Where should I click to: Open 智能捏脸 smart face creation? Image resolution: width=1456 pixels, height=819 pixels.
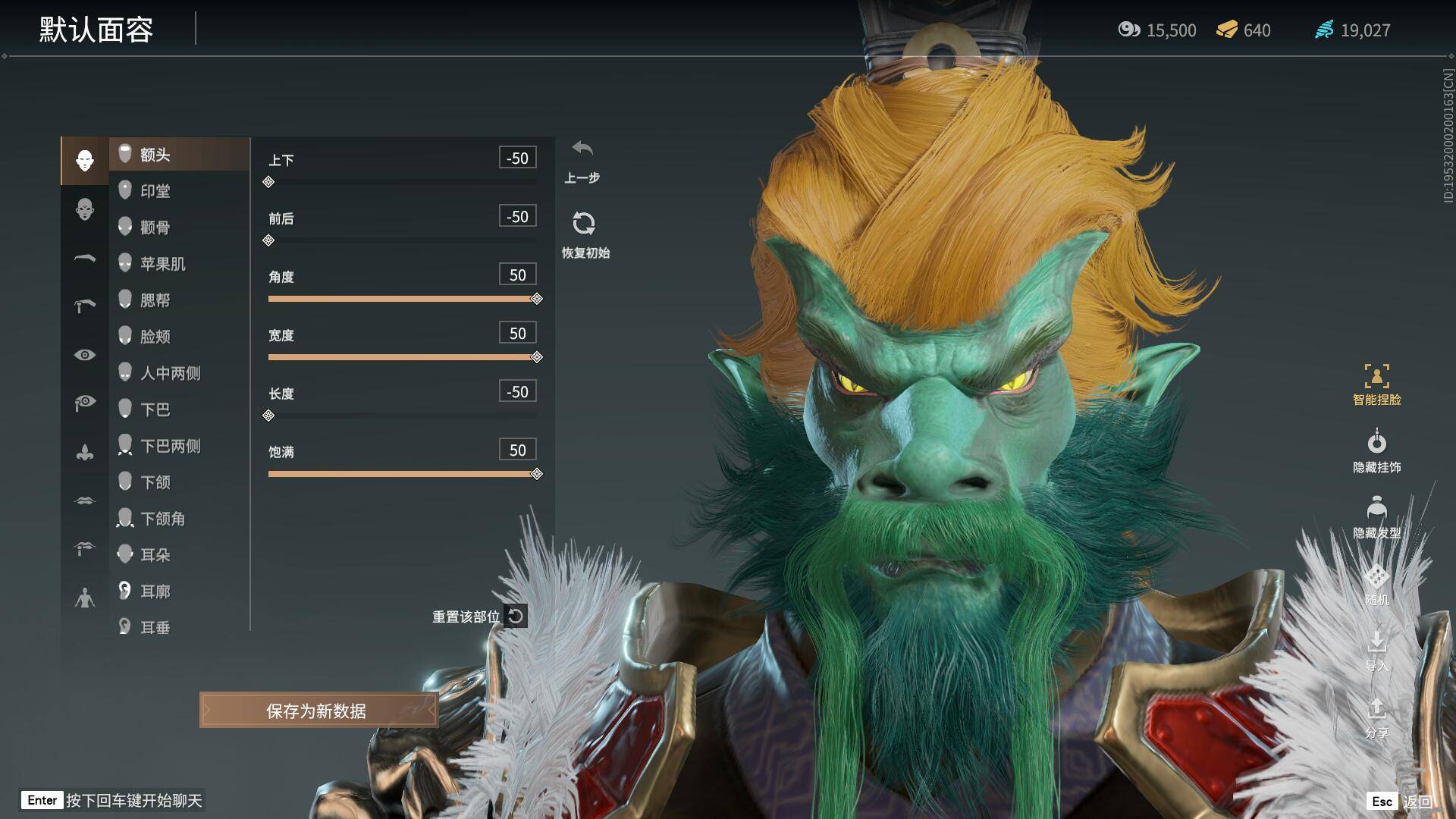coord(1376,384)
